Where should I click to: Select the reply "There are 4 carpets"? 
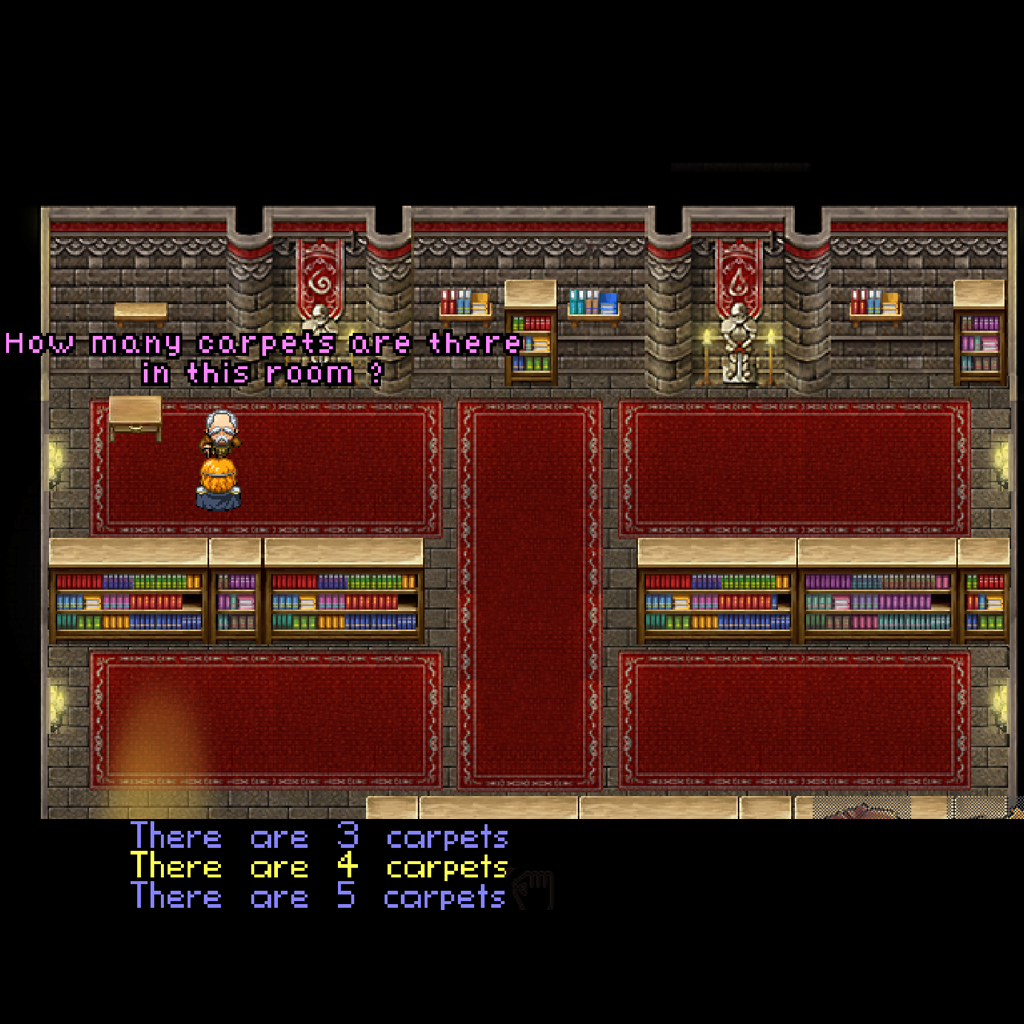(319, 866)
